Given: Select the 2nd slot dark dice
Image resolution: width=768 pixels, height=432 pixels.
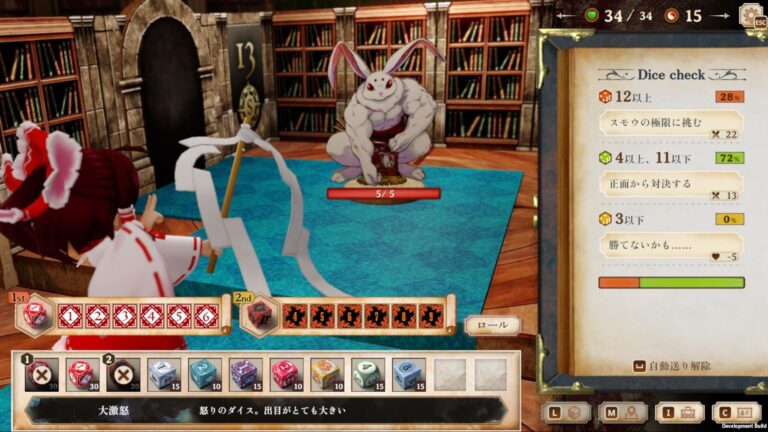Looking at the screenshot, I should point(260,314).
